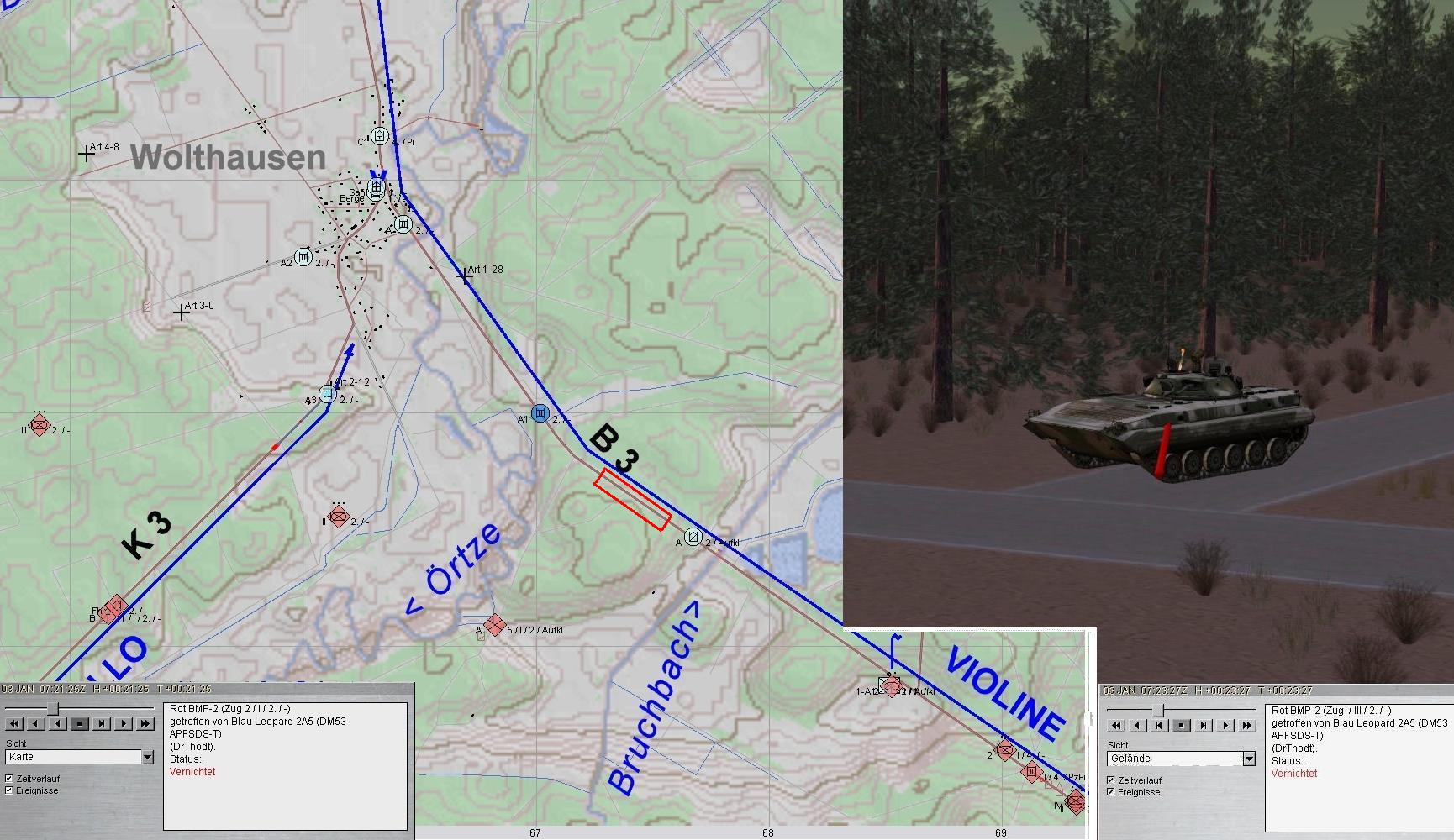1454x840 pixels.
Task: Skip to next event in Karte panel
Action: tap(102, 723)
